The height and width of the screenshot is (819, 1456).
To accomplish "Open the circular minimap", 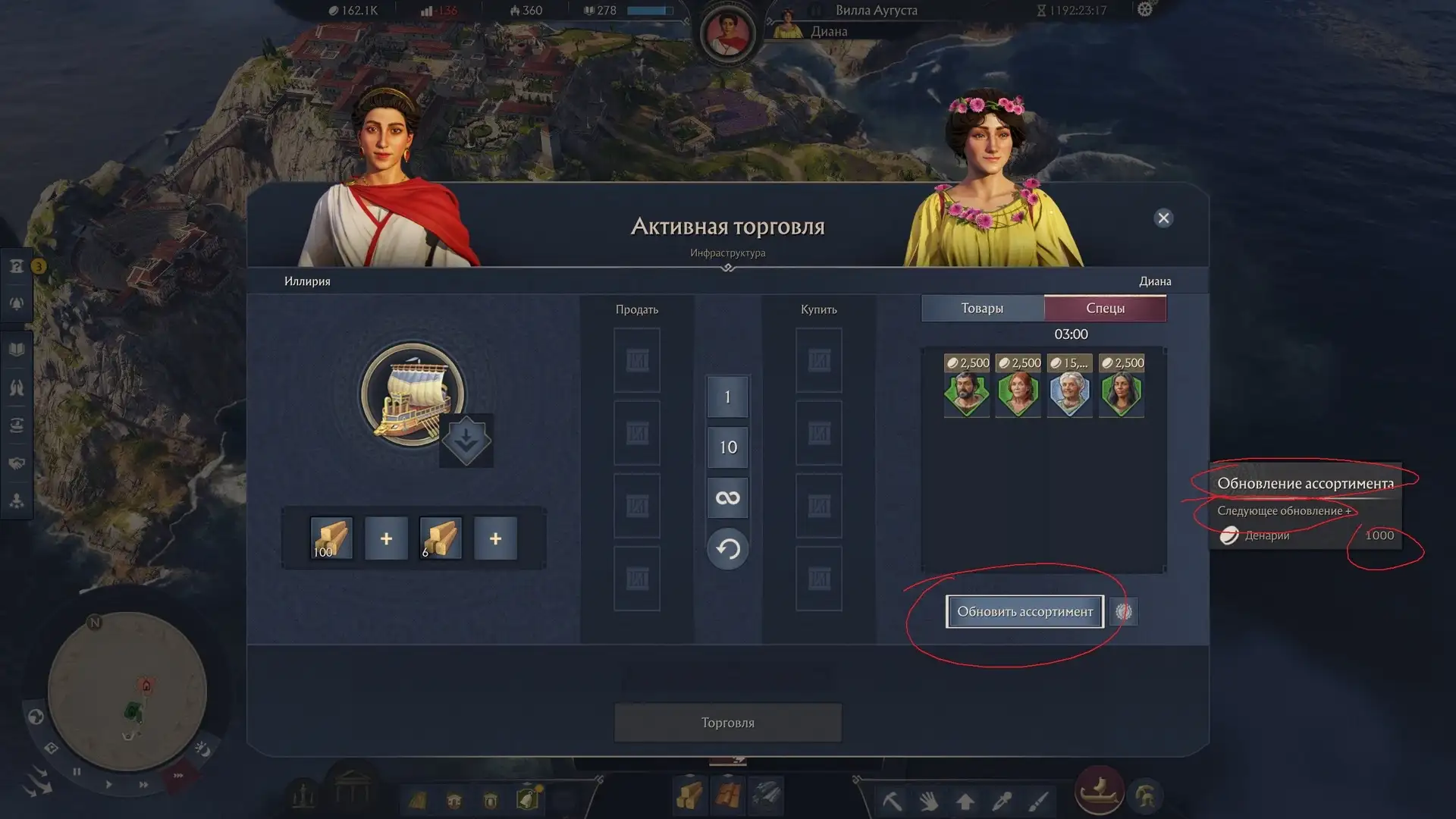I will coord(127,692).
